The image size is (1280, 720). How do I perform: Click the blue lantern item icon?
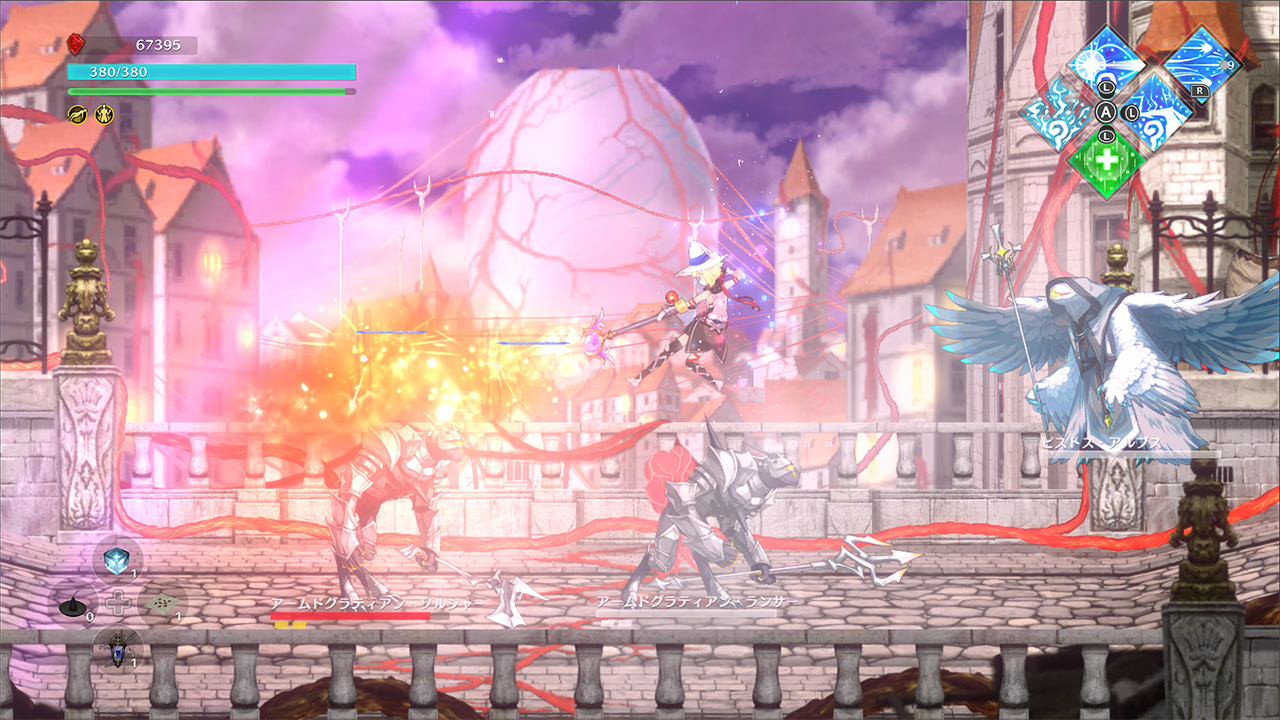[117, 651]
